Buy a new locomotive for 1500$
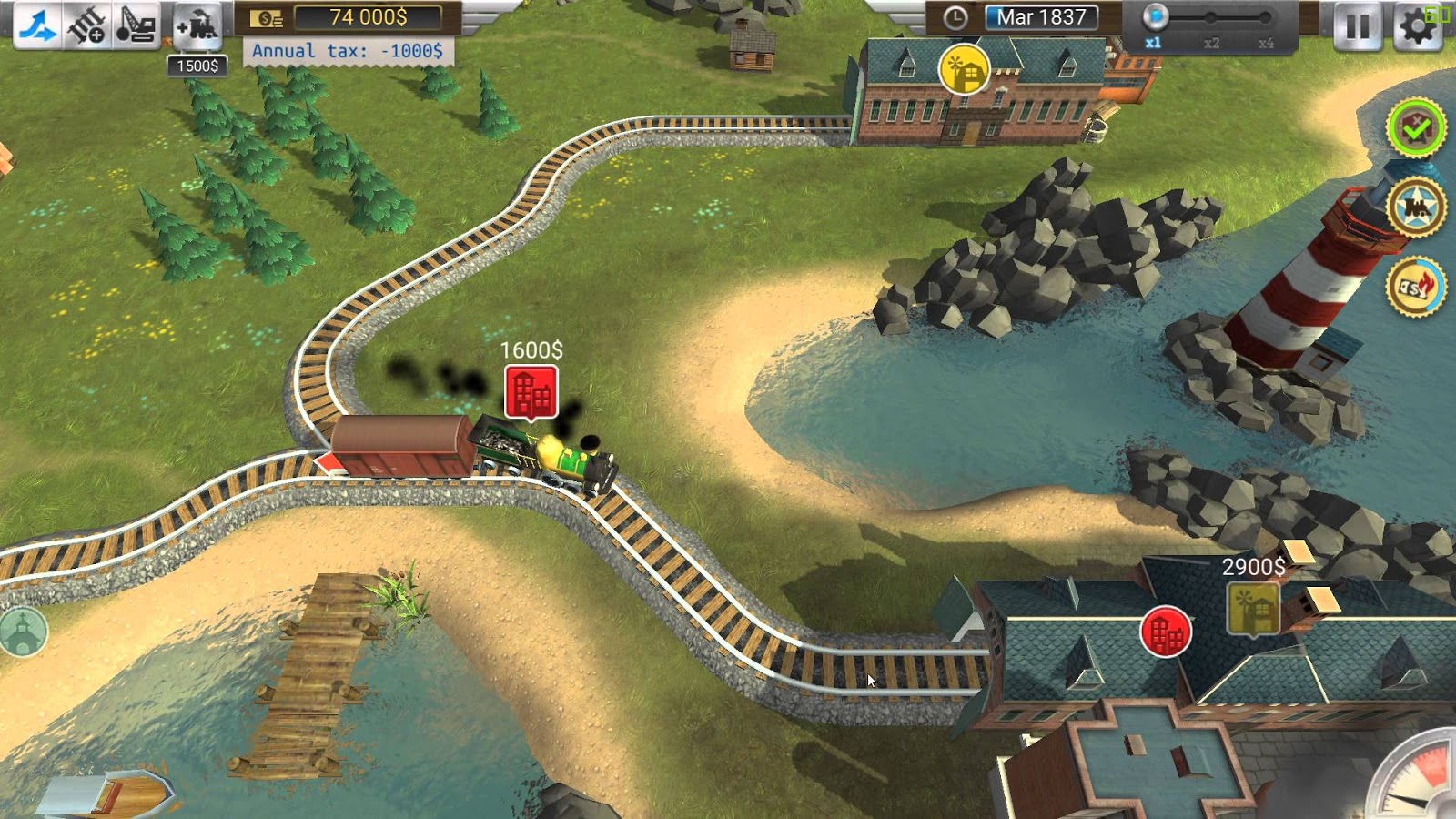The height and width of the screenshot is (819, 1456). (x=197, y=27)
